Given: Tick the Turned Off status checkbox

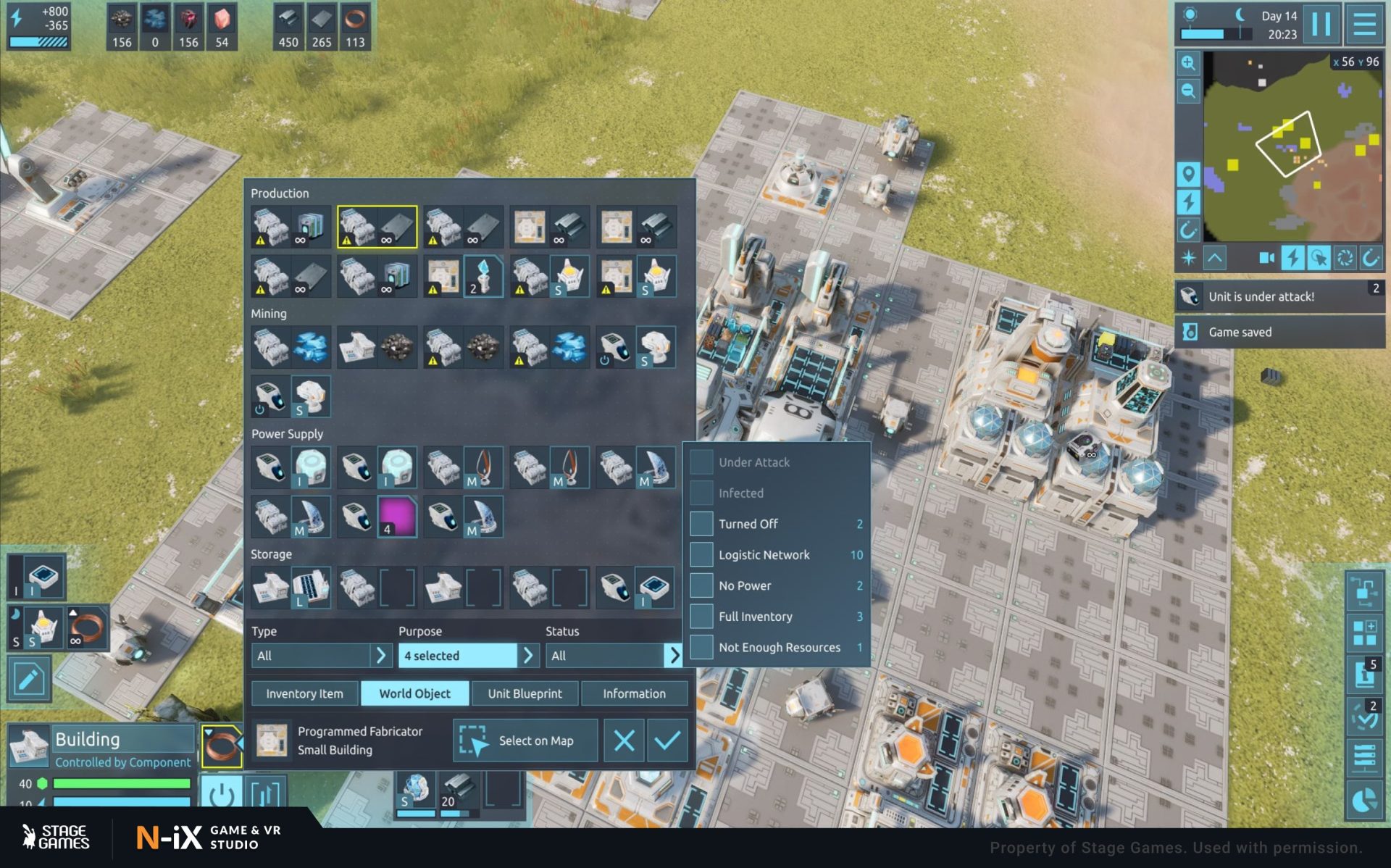Looking at the screenshot, I should click(701, 524).
